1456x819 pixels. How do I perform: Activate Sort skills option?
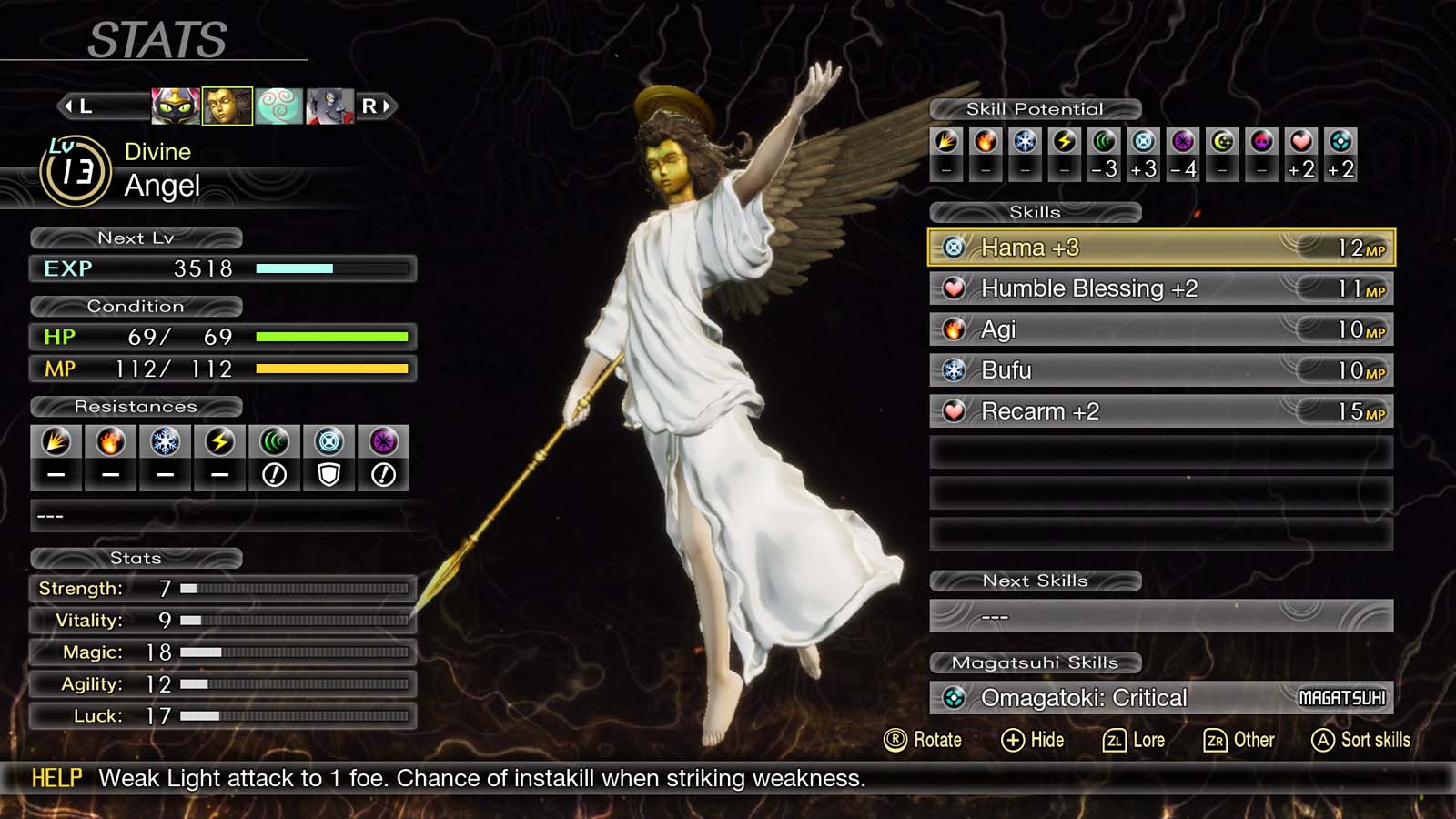pyautogui.click(x=1359, y=740)
